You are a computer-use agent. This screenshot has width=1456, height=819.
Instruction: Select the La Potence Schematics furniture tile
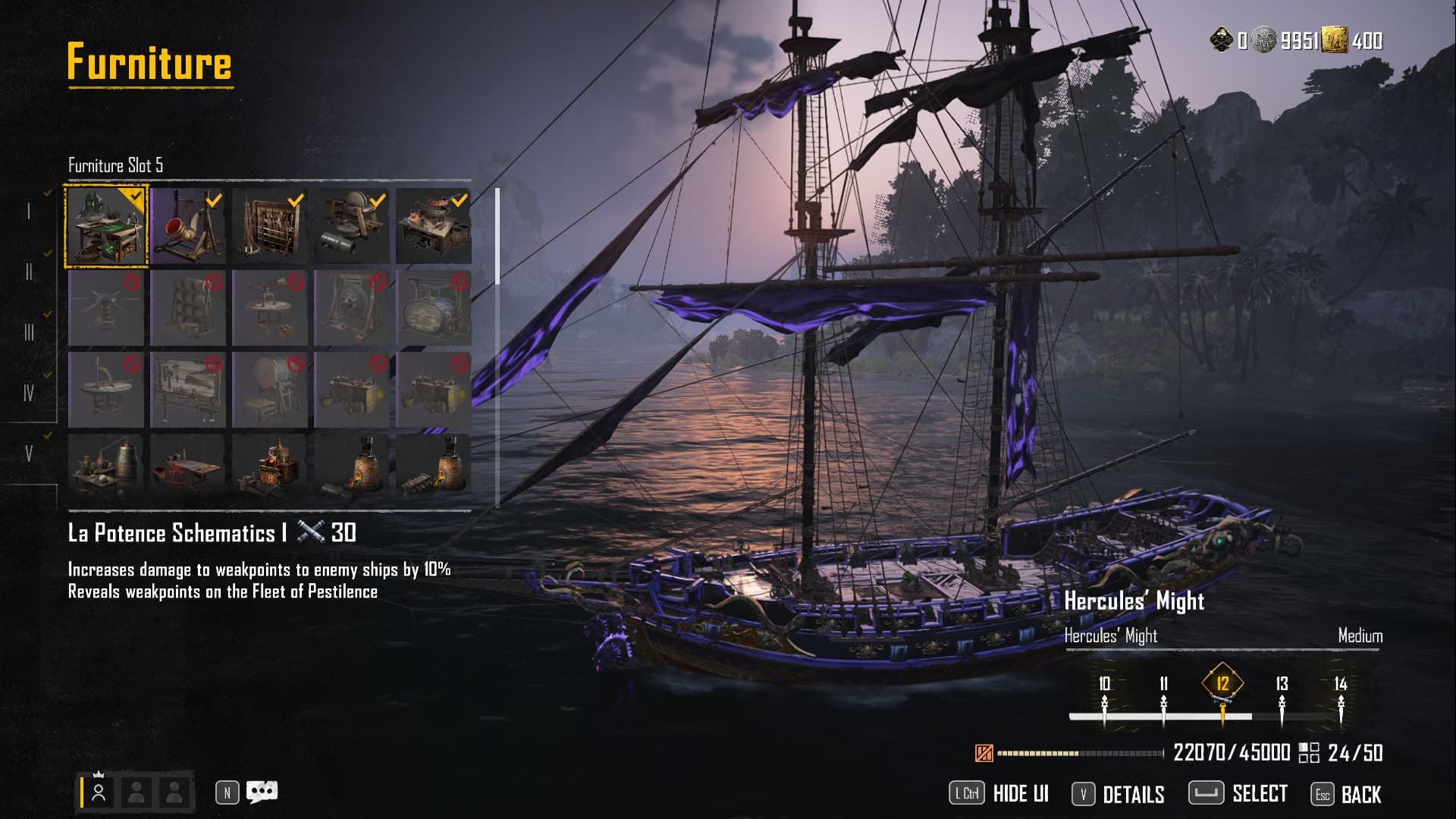[106, 226]
